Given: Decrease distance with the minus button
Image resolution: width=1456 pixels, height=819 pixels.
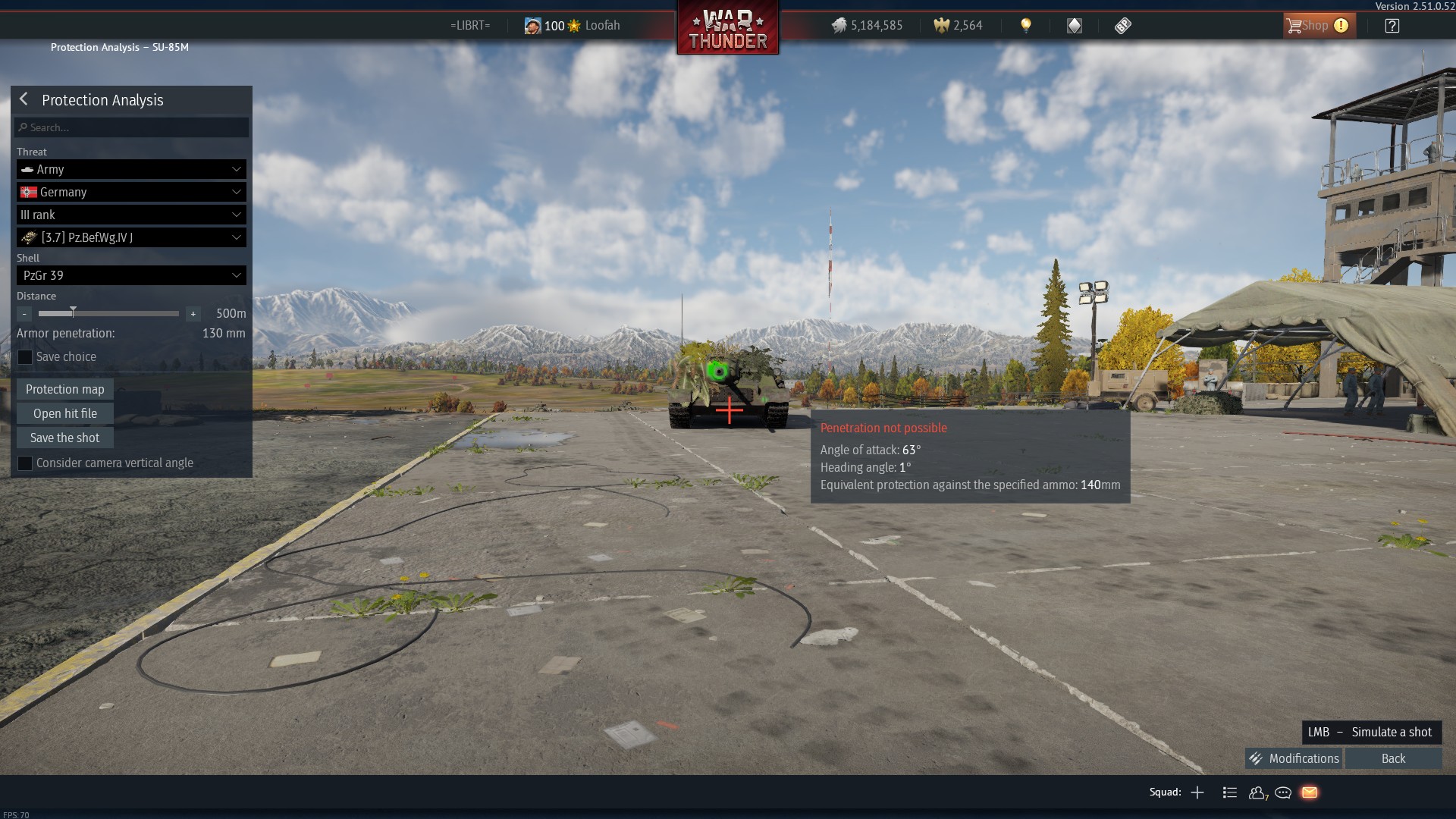Looking at the screenshot, I should pyautogui.click(x=24, y=314).
